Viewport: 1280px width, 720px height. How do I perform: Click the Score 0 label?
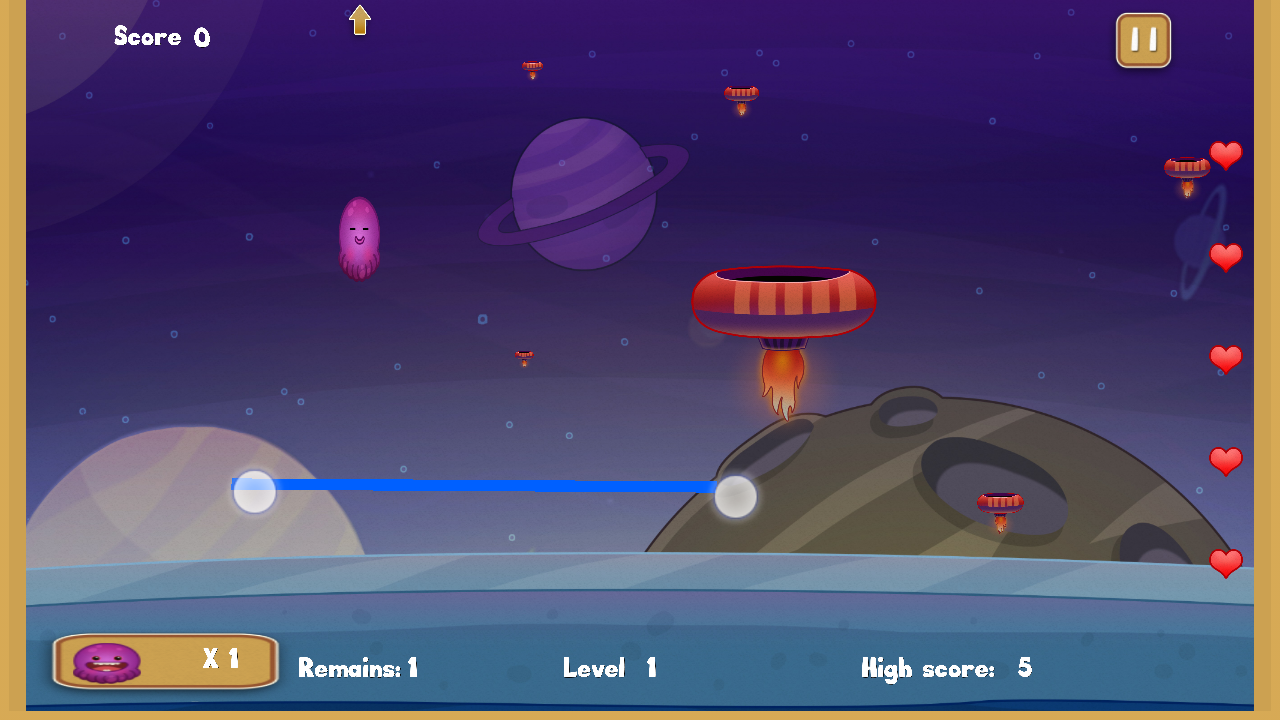click(x=161, y=37)
